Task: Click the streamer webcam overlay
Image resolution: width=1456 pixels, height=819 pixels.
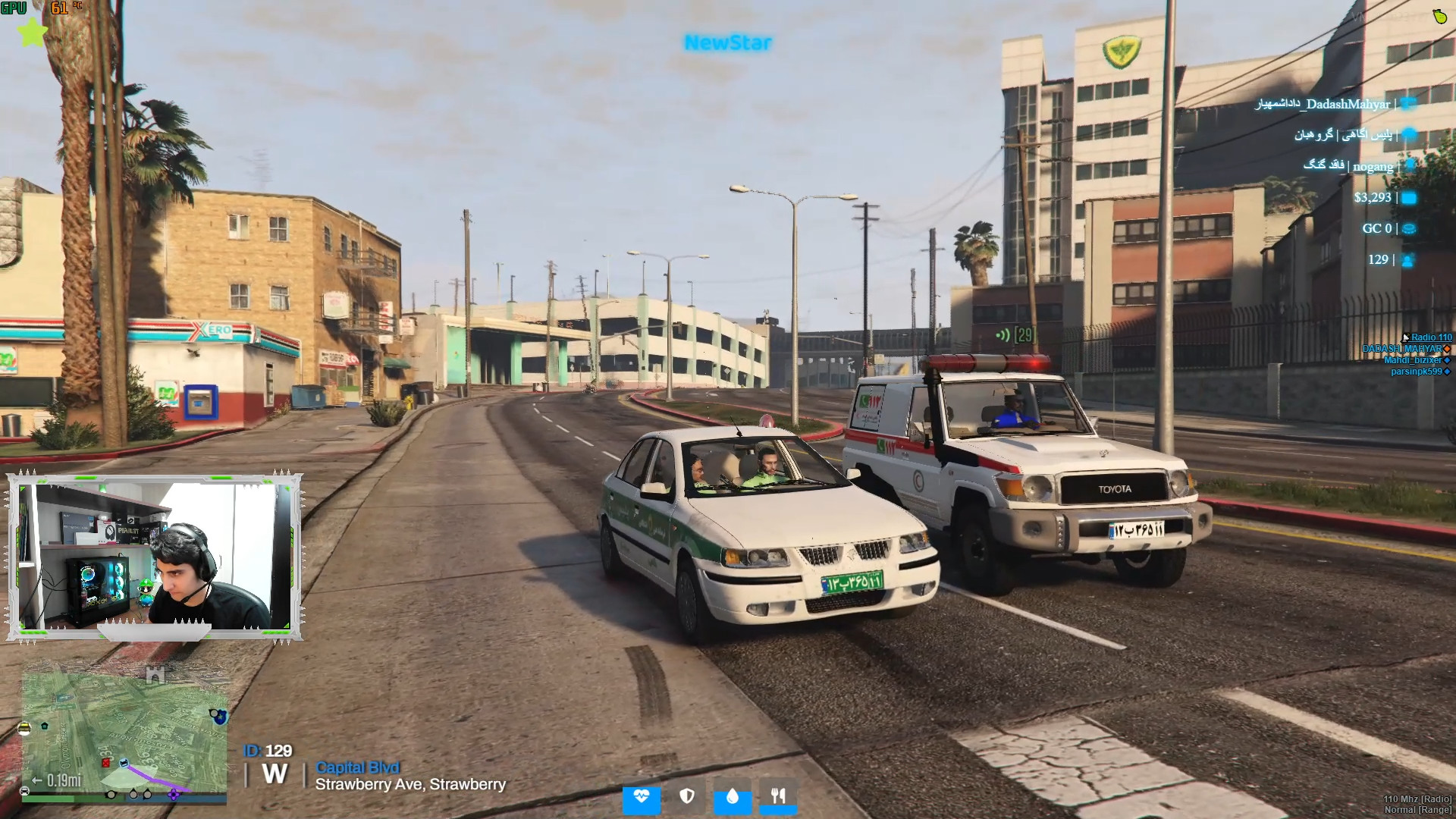Action: [x=155, y=557]
